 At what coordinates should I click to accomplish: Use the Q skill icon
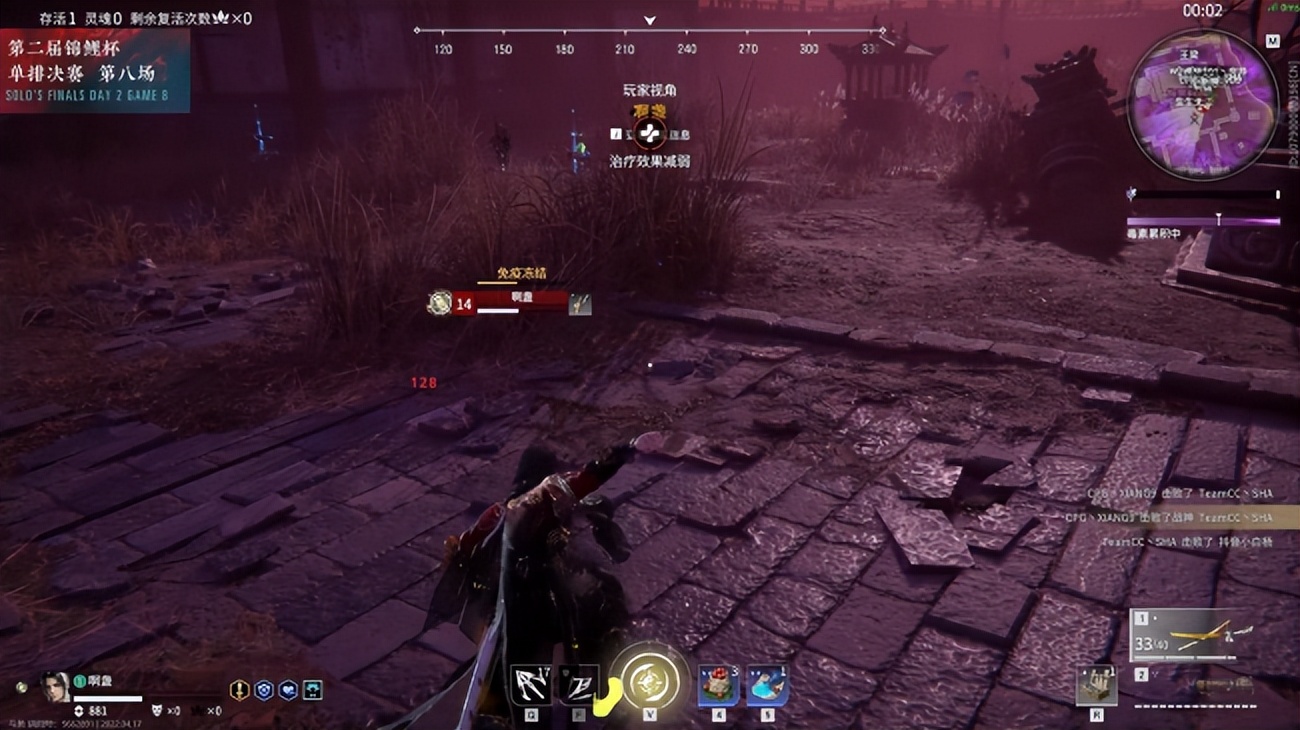[x=530, y=685]
